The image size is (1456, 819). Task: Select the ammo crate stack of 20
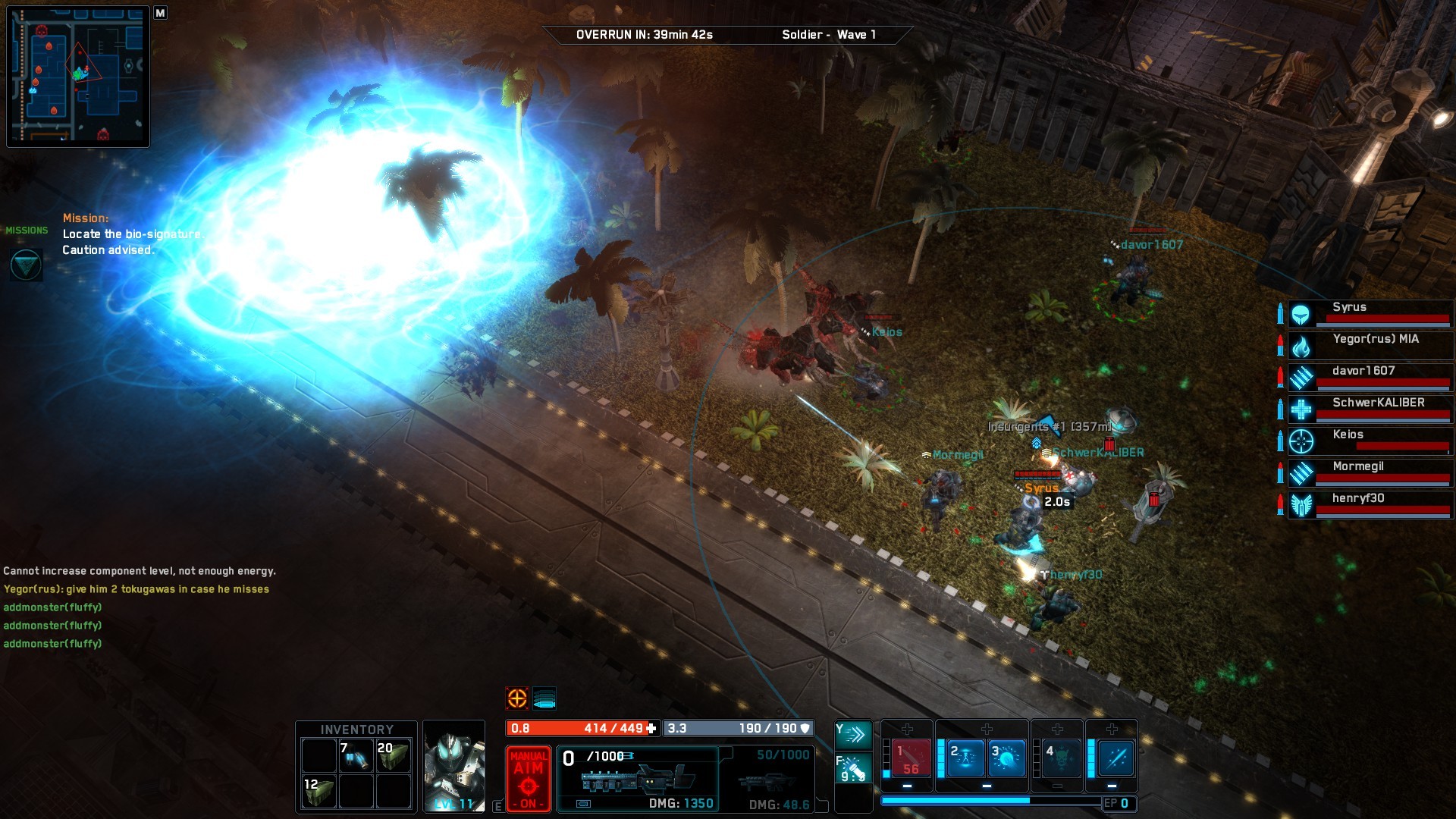394,755
